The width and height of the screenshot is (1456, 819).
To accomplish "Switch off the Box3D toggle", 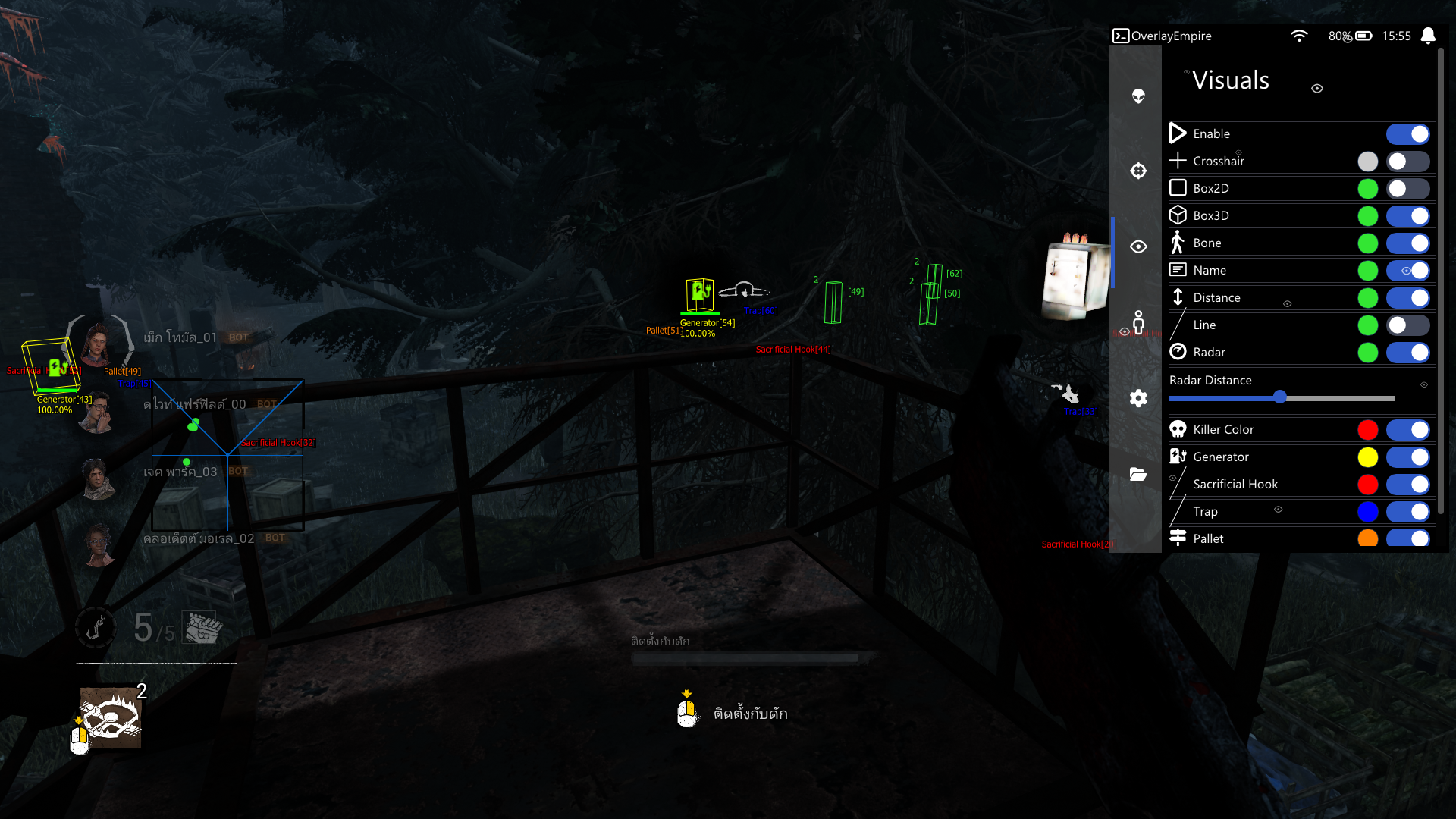I will coord(1407,216).
